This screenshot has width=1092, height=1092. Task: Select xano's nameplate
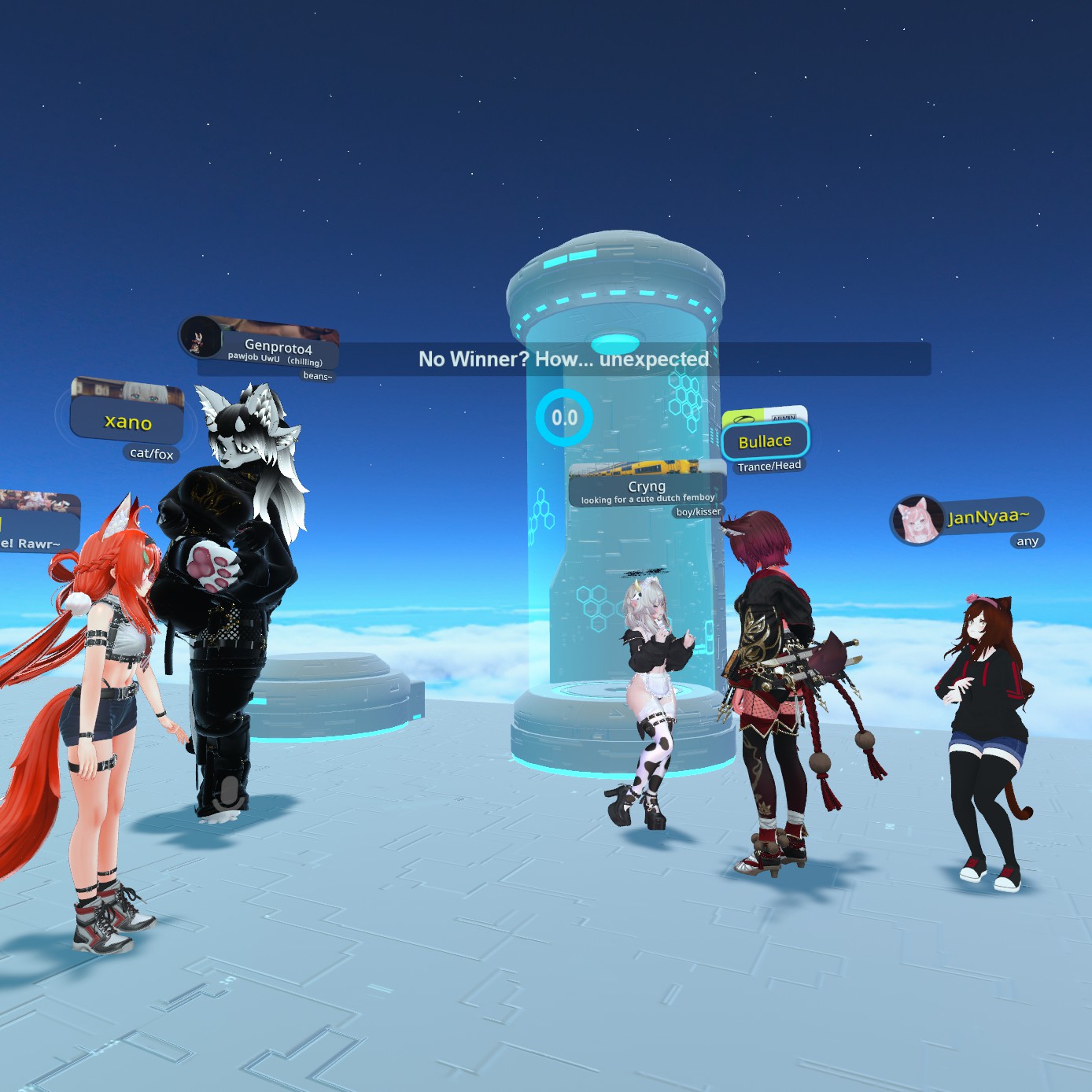pos(127,422)
